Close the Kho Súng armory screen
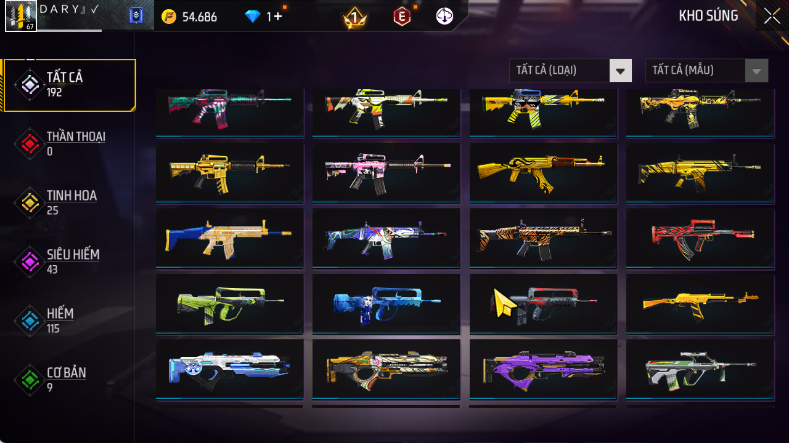The image size is (789, 443). click(772, 16)
